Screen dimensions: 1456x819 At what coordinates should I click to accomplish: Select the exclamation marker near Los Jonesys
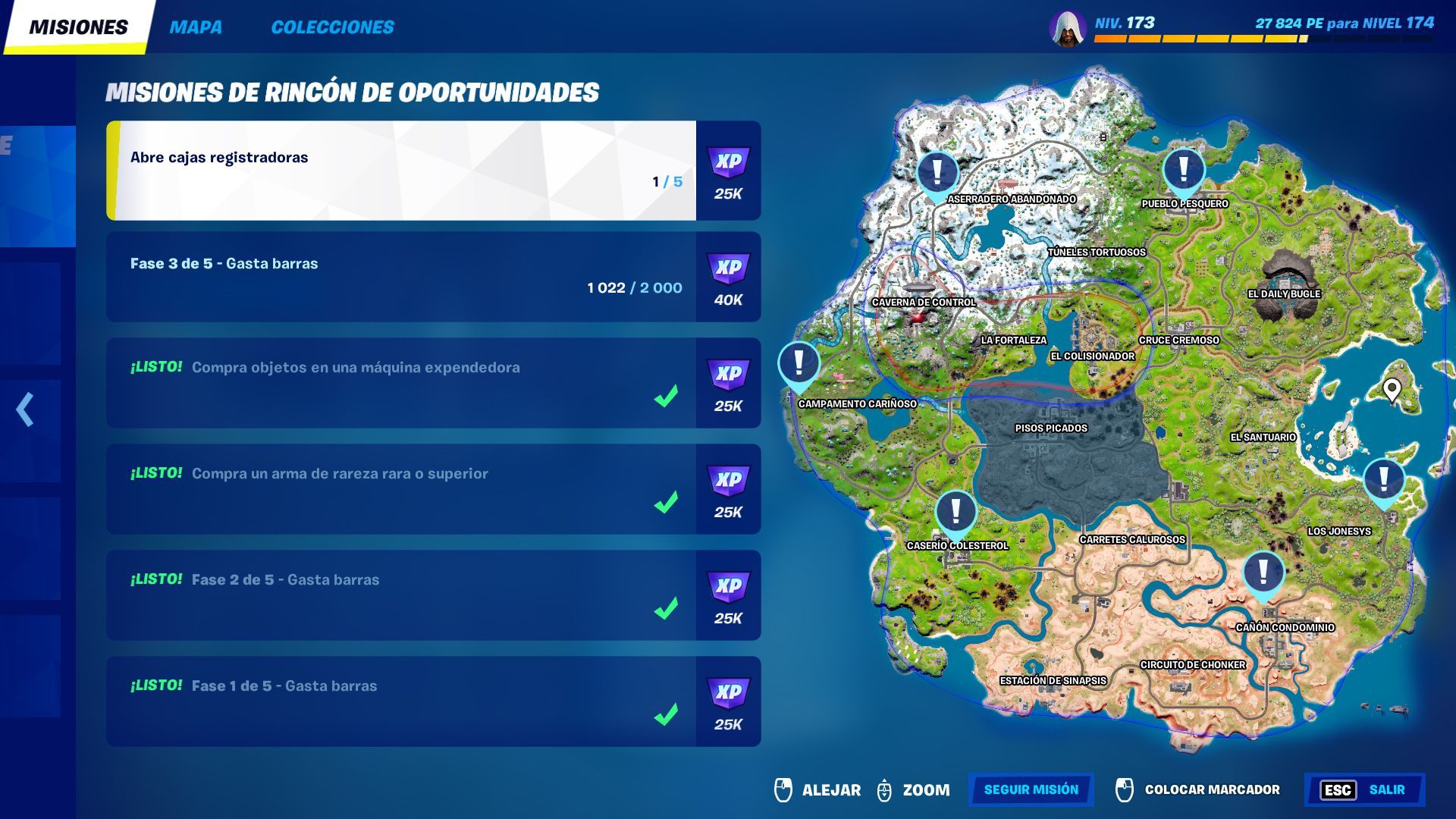pyautogui.click(x=1385, y=479)
